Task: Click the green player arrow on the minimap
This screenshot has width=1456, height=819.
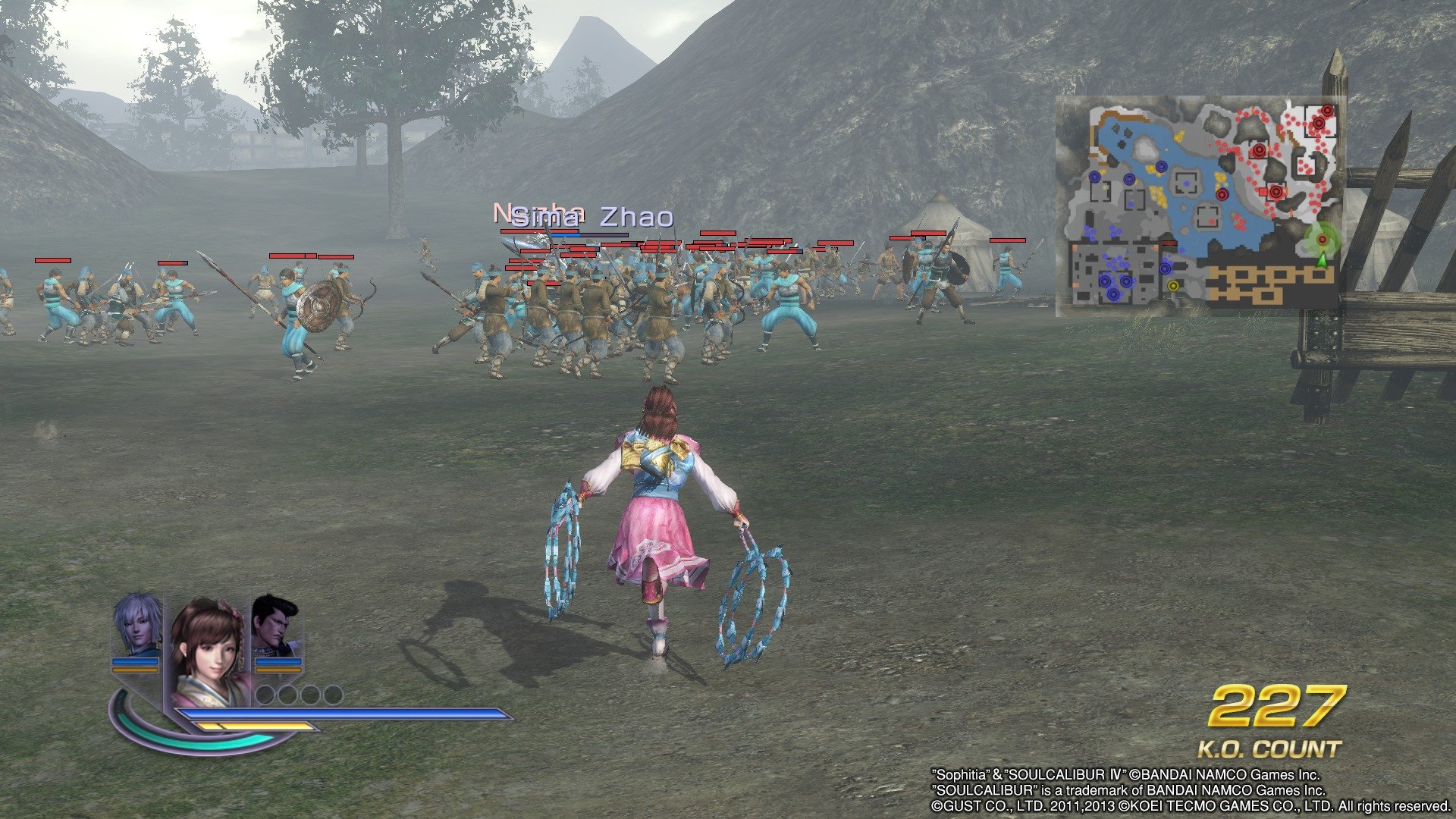Action: point(1323,260)
